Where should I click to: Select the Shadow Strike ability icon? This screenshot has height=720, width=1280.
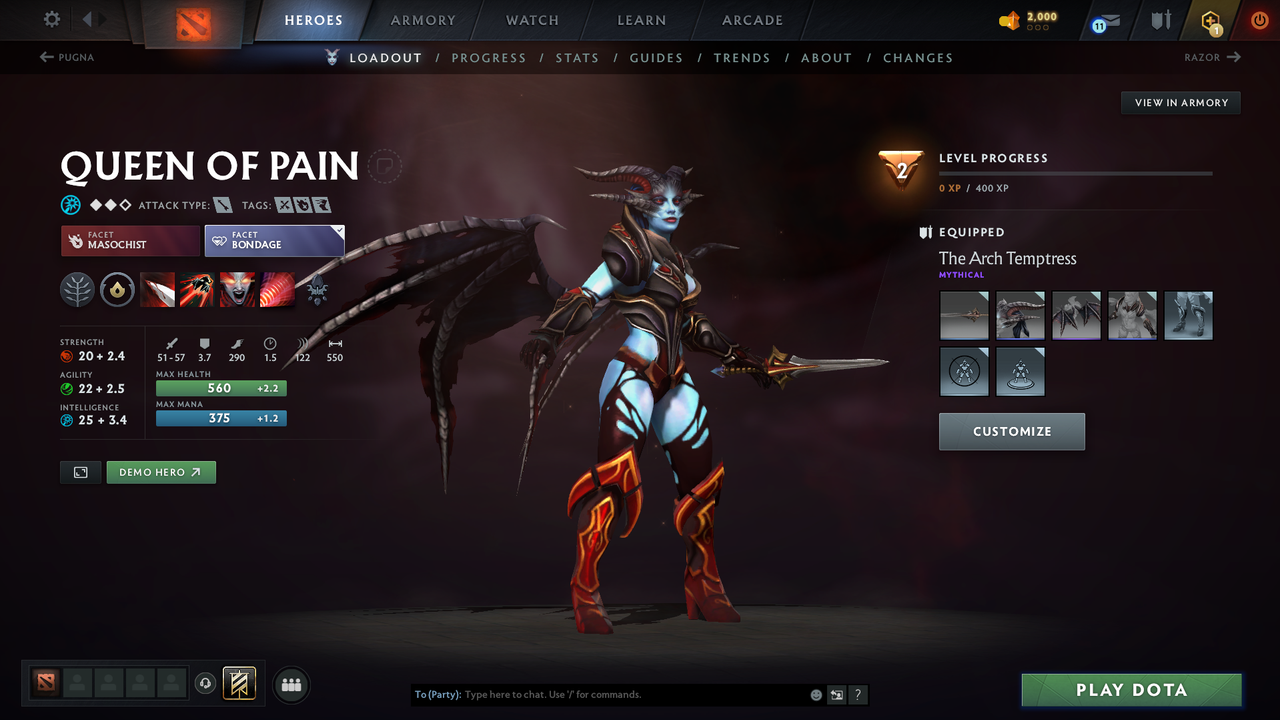coord(157,290)
